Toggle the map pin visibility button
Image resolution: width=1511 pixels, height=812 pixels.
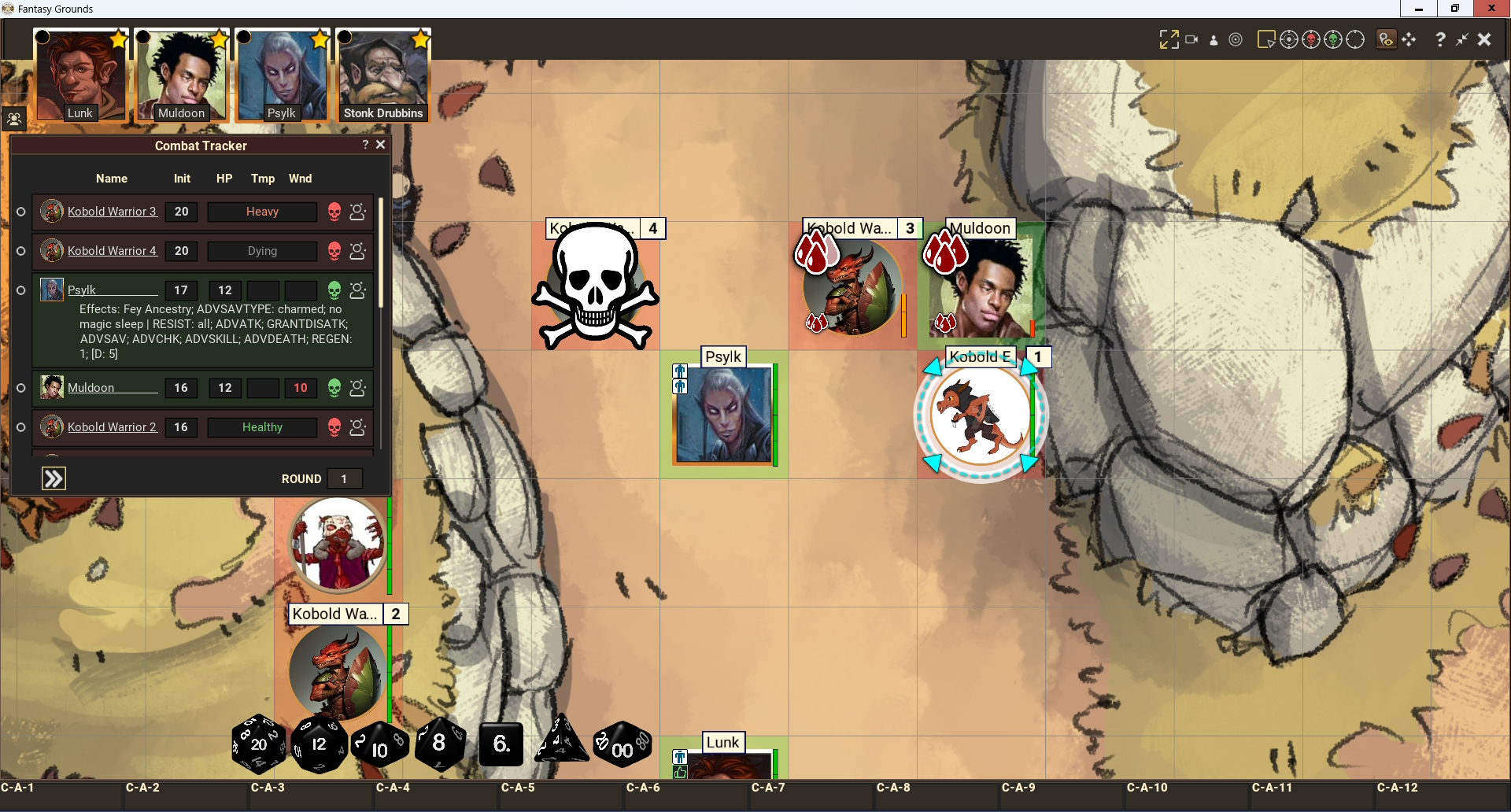[x=1386, y=39]
